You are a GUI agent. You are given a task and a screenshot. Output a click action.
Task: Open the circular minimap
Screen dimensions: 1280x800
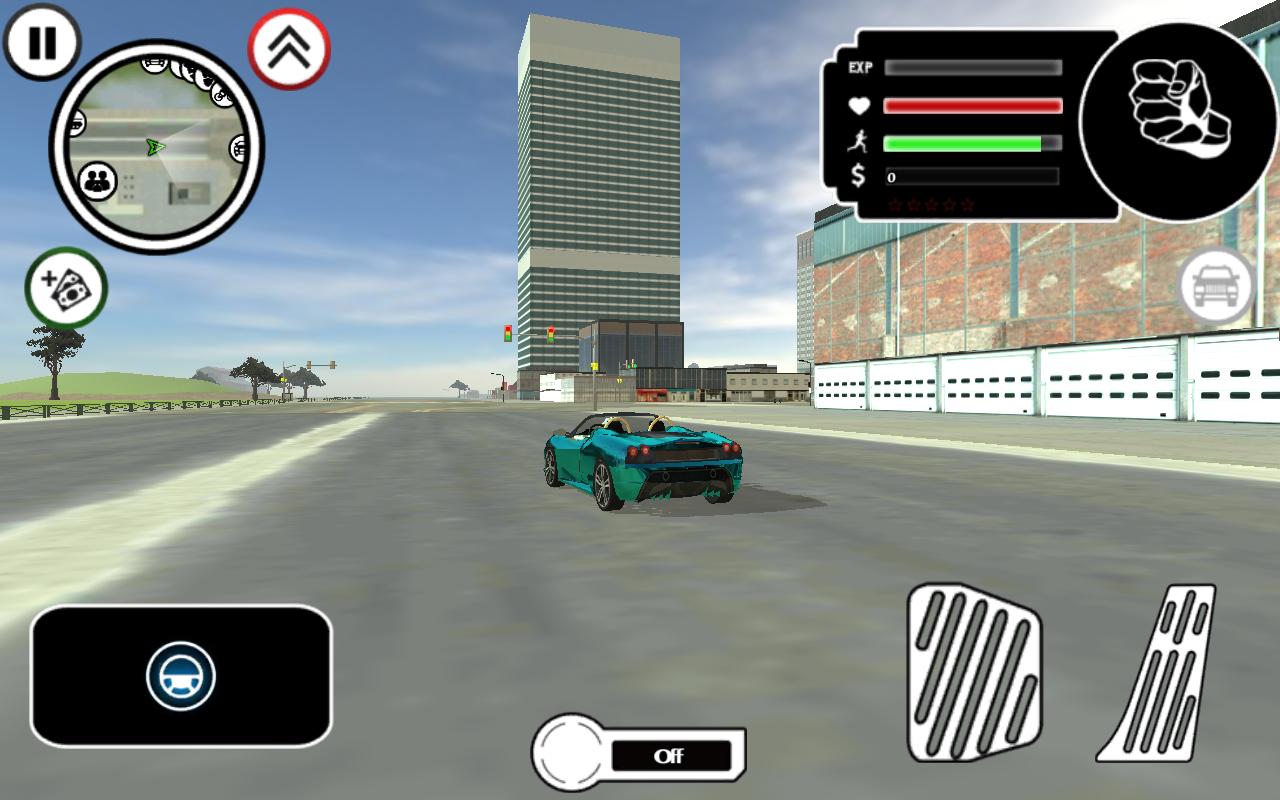point(156,148)
